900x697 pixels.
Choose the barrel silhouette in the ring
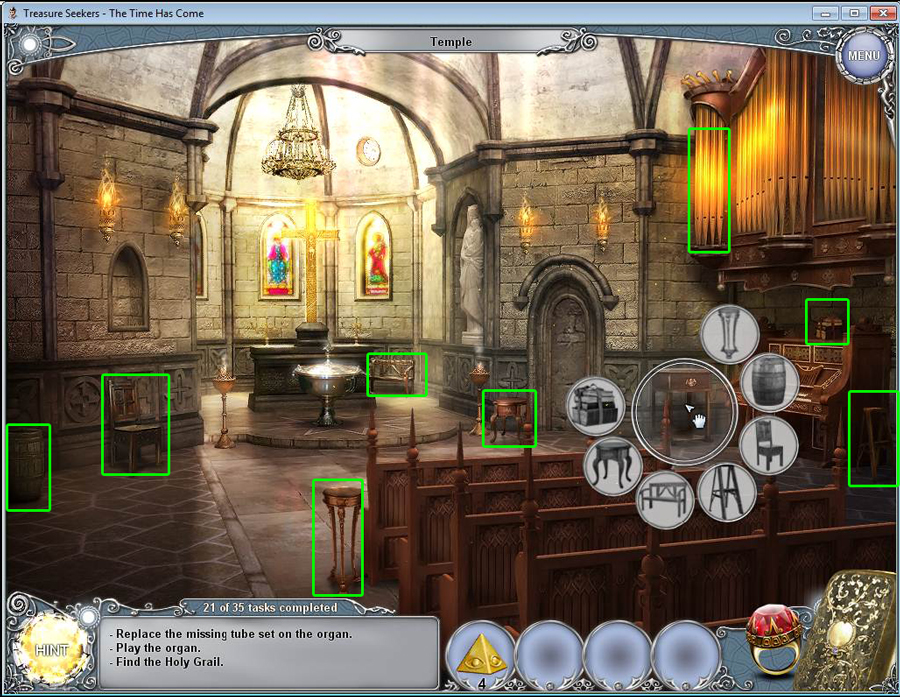(769, 383)
